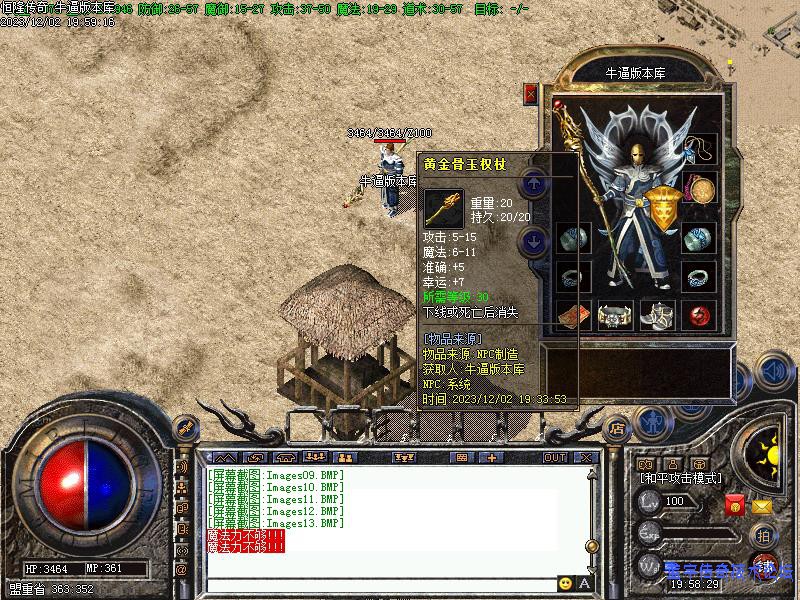
Task: Select the golden shield equipment slot
Action: pos(661,205)
